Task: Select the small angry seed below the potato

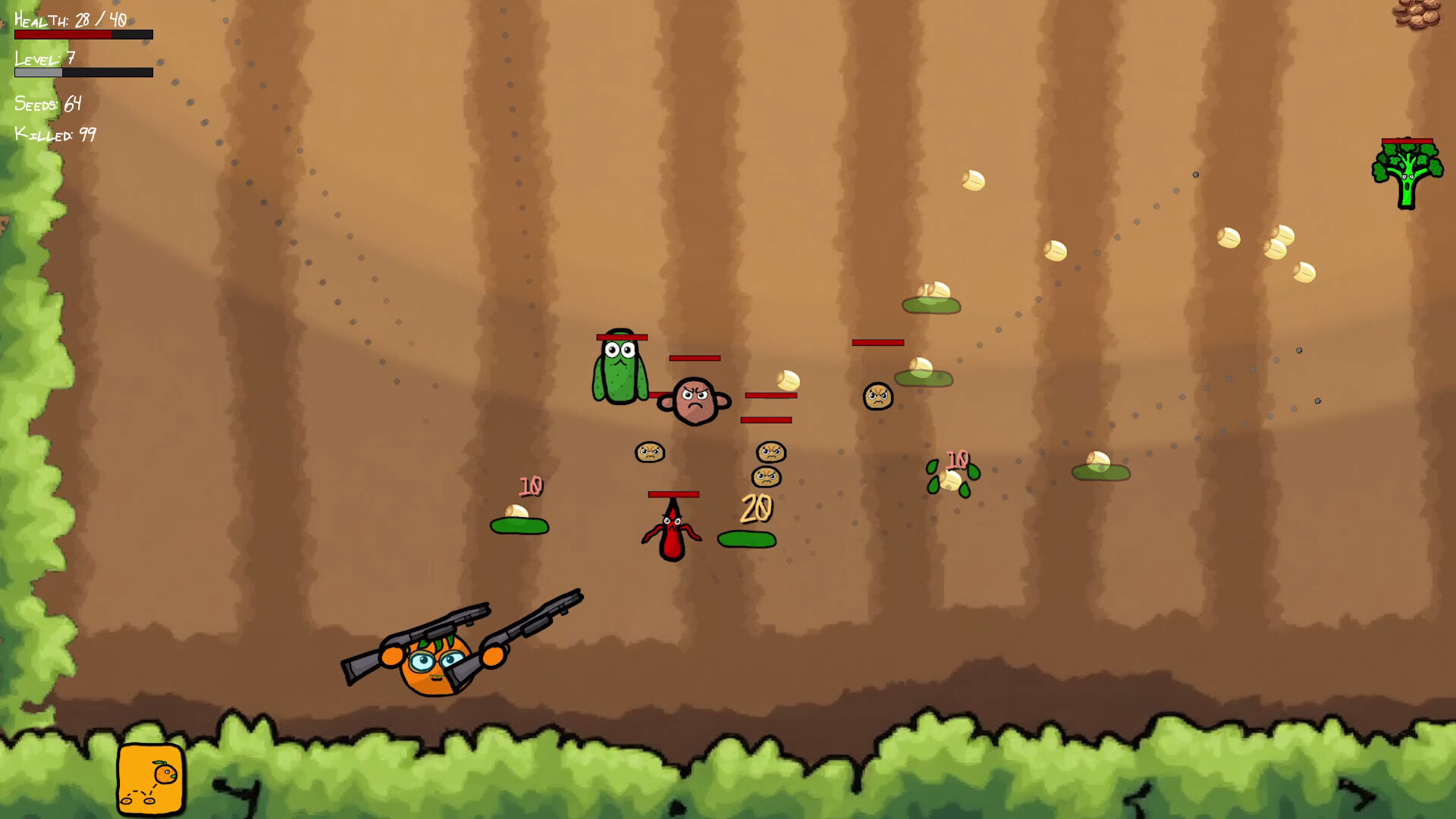Action: [651, 453]
